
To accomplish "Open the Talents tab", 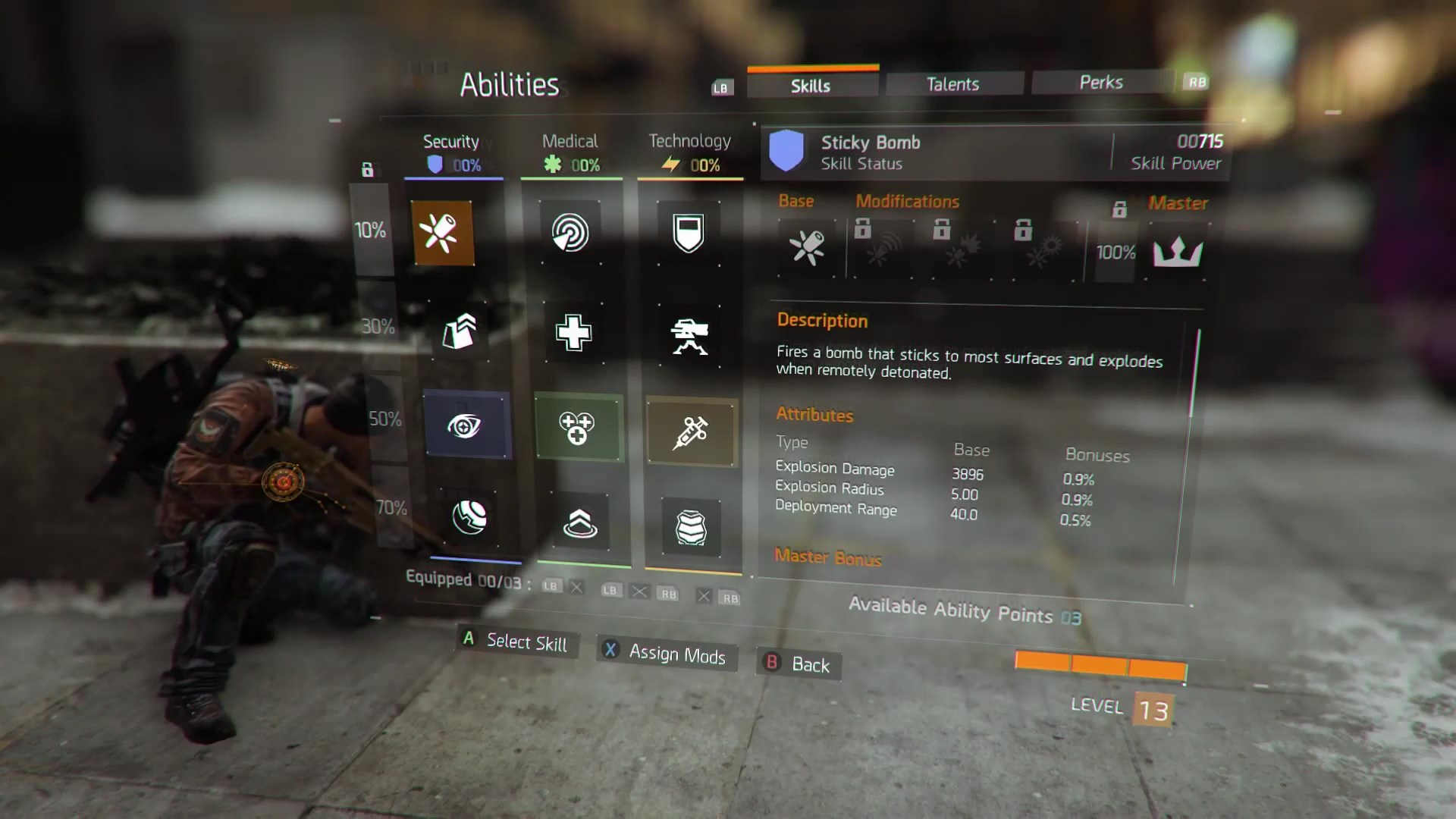I will point(952,84).
